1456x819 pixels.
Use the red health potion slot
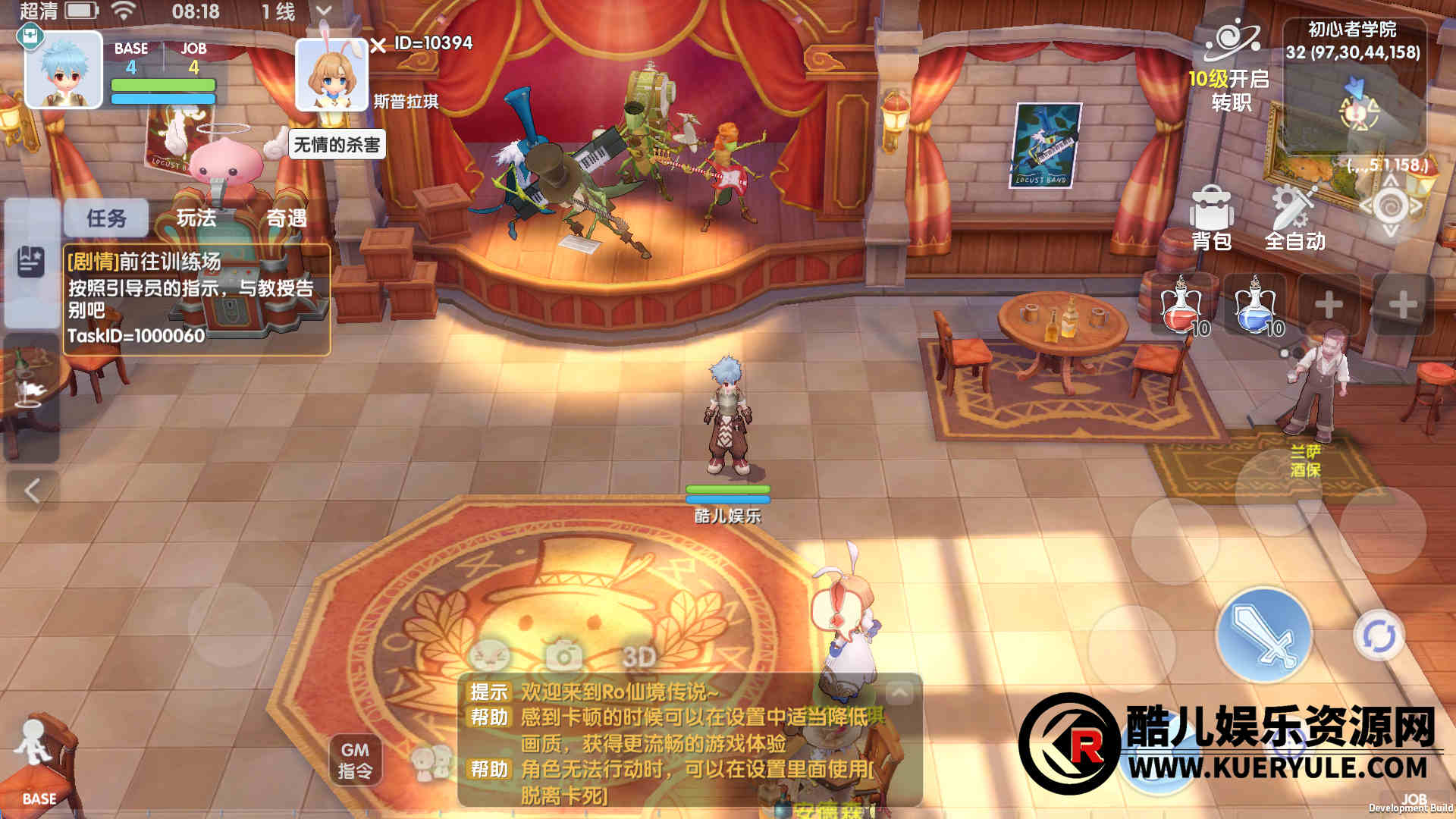[x=1181, y=306]
